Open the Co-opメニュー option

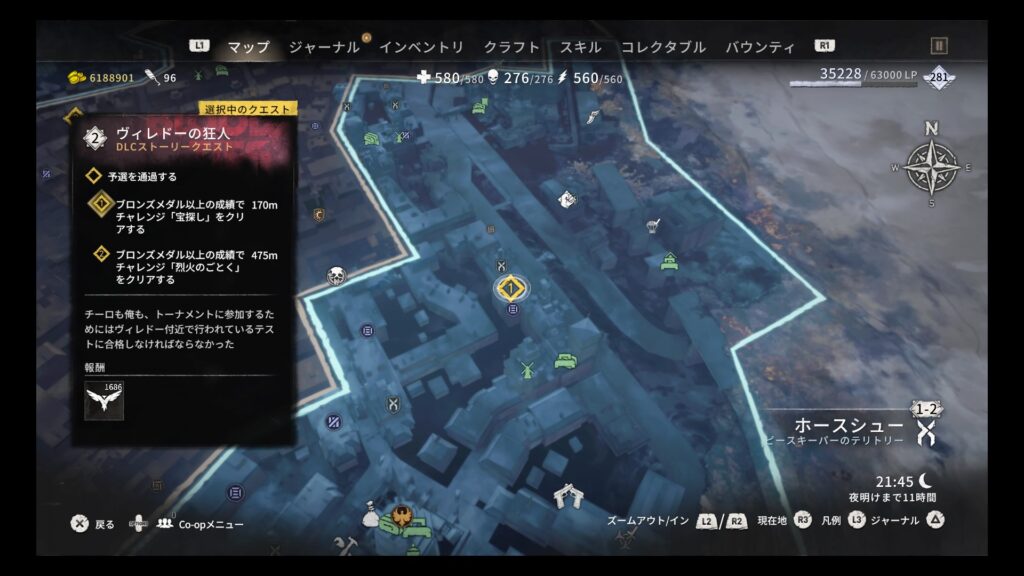(210, 524)
